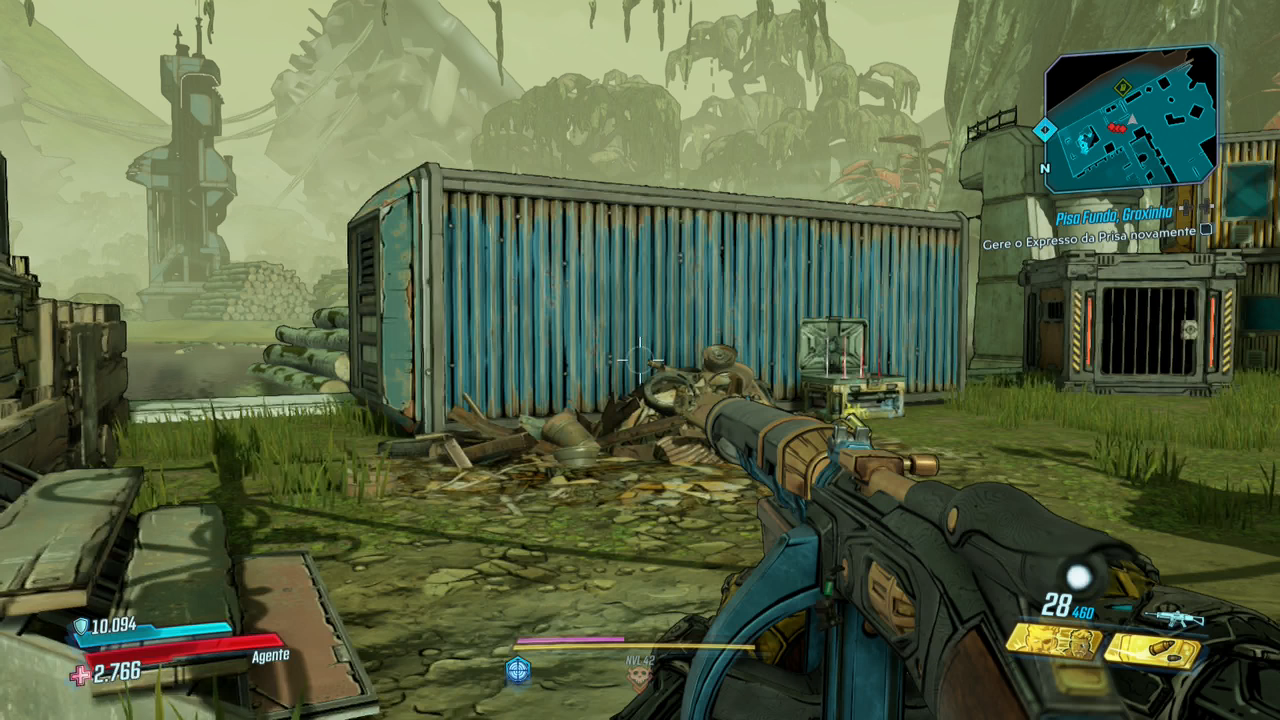Viewport: 1280px width, 720px height.
Task: Tick the Expresso da Prisa objective checkbox
Action: pyautogui.click(x=1206, y=230)
